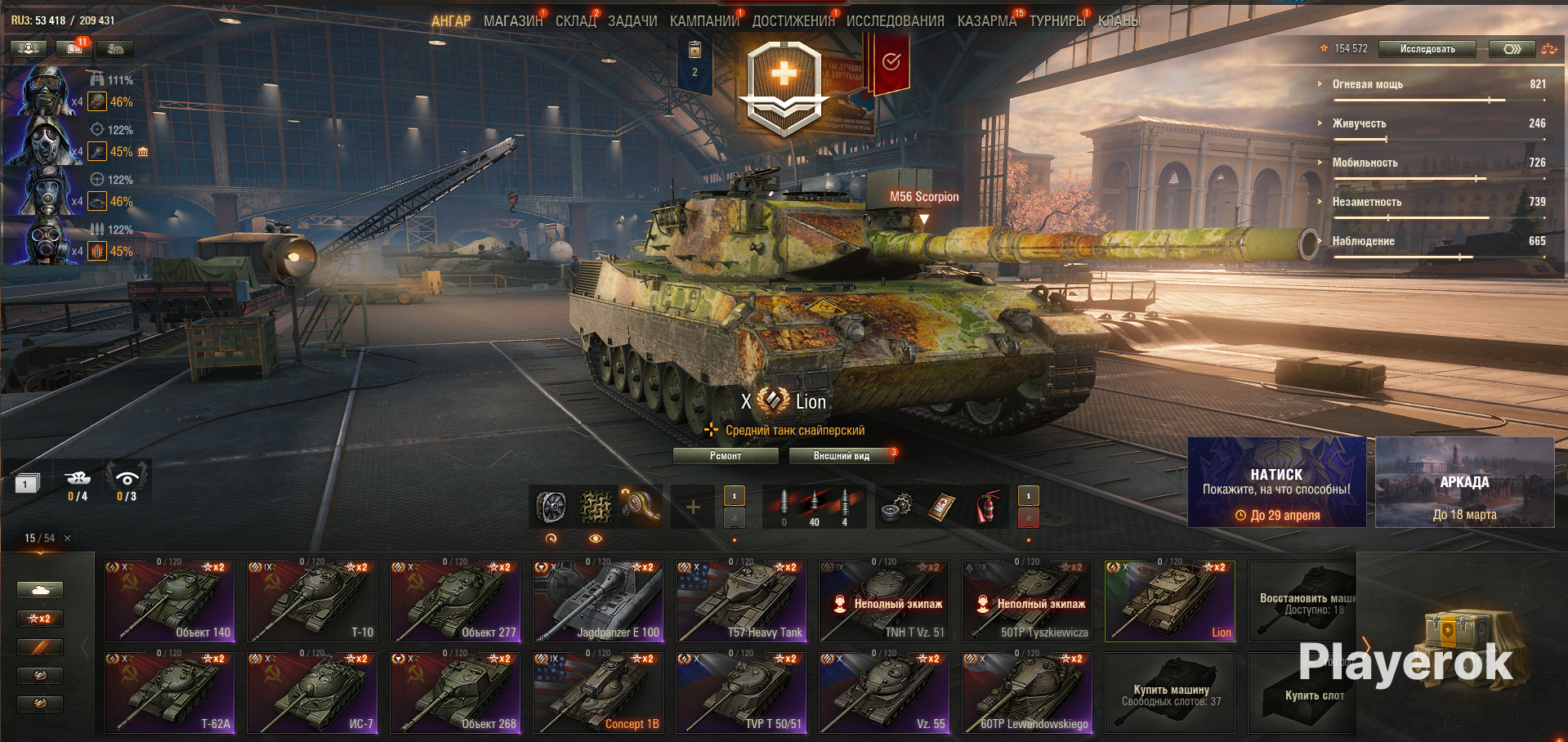The height and width of the screenshot is (742, 1568).
Task: Select the 60TP Lewandowskiego tank
Action: 1027,693
